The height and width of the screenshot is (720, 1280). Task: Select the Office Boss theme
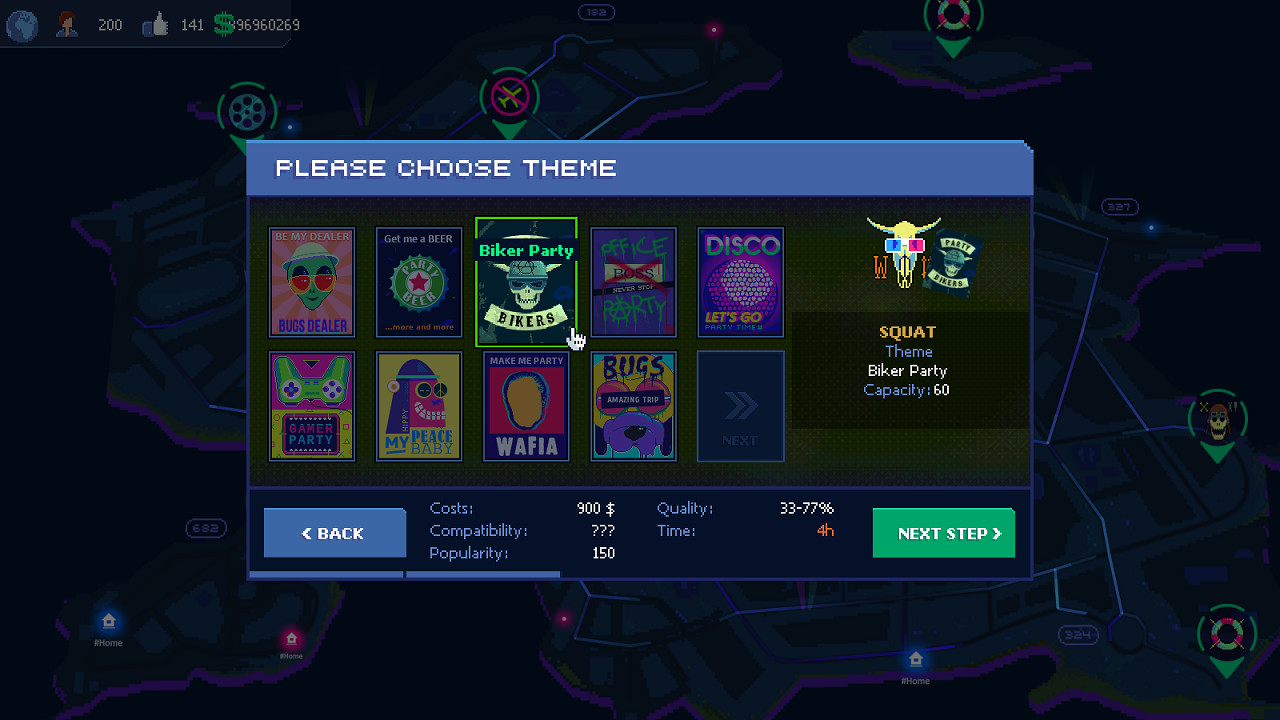tap(633, 282)
